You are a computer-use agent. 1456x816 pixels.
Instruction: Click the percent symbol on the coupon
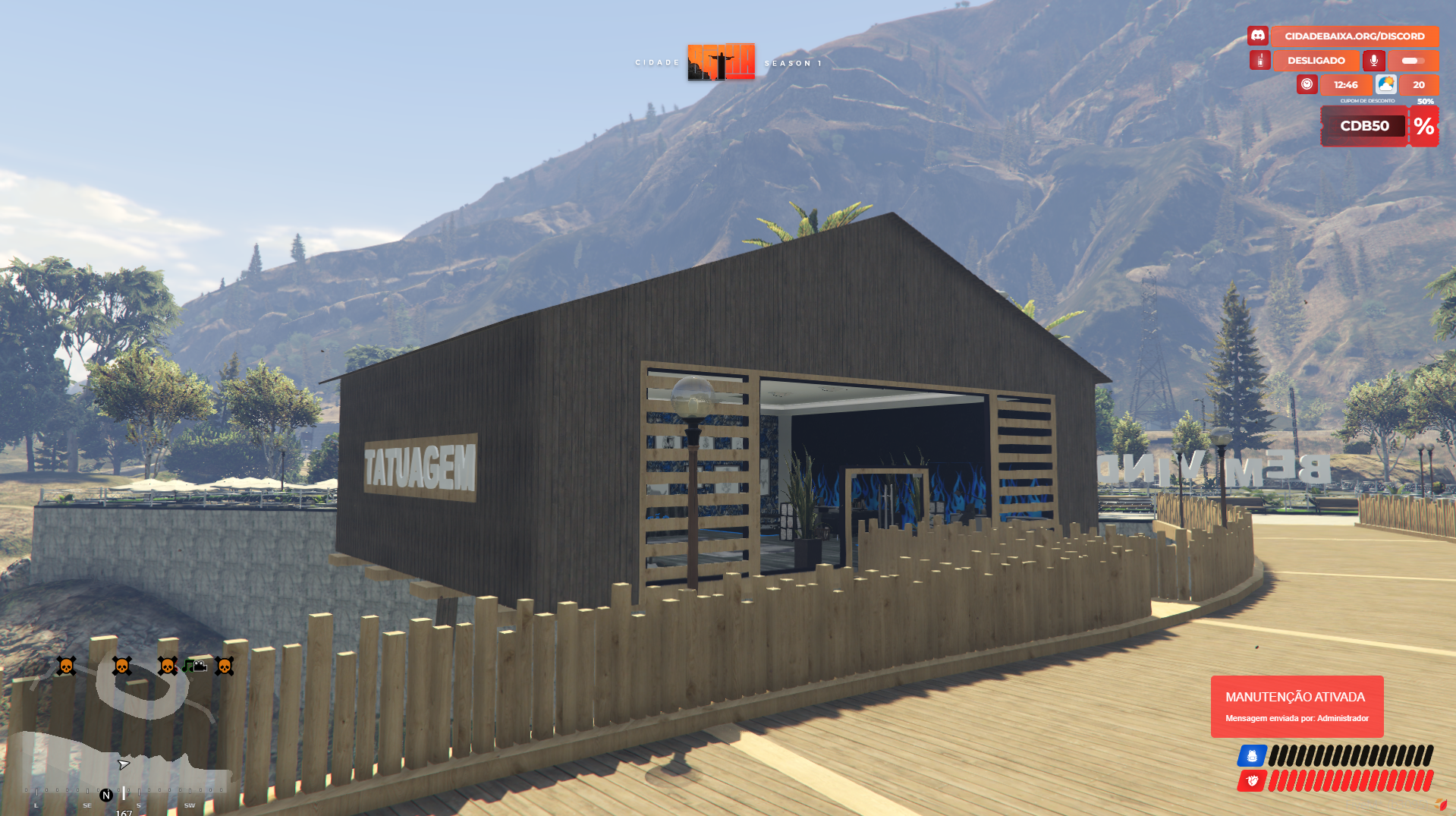click(1423, 126)
